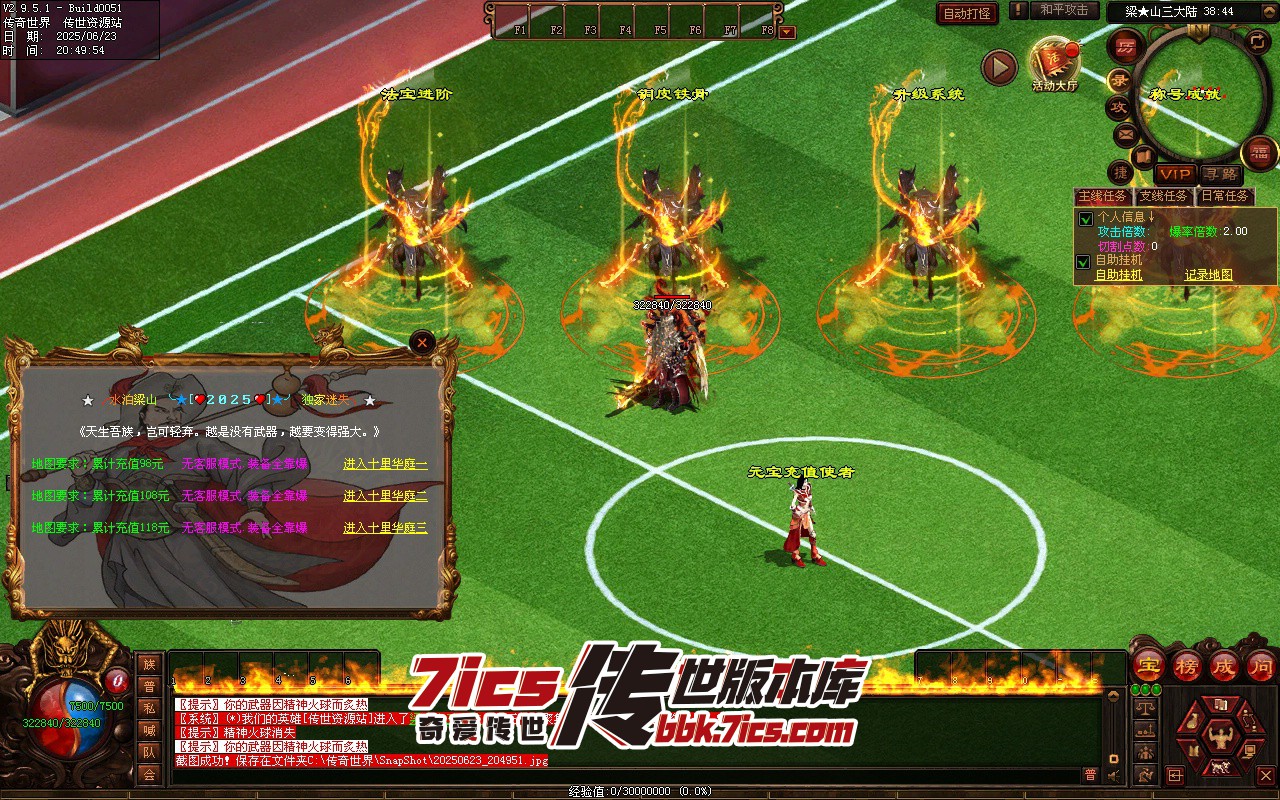Switch to the 主线任务 main quest tab
Viewport: 1280px width, 800px height.
pyautogui.click(x=1102, y=196)
